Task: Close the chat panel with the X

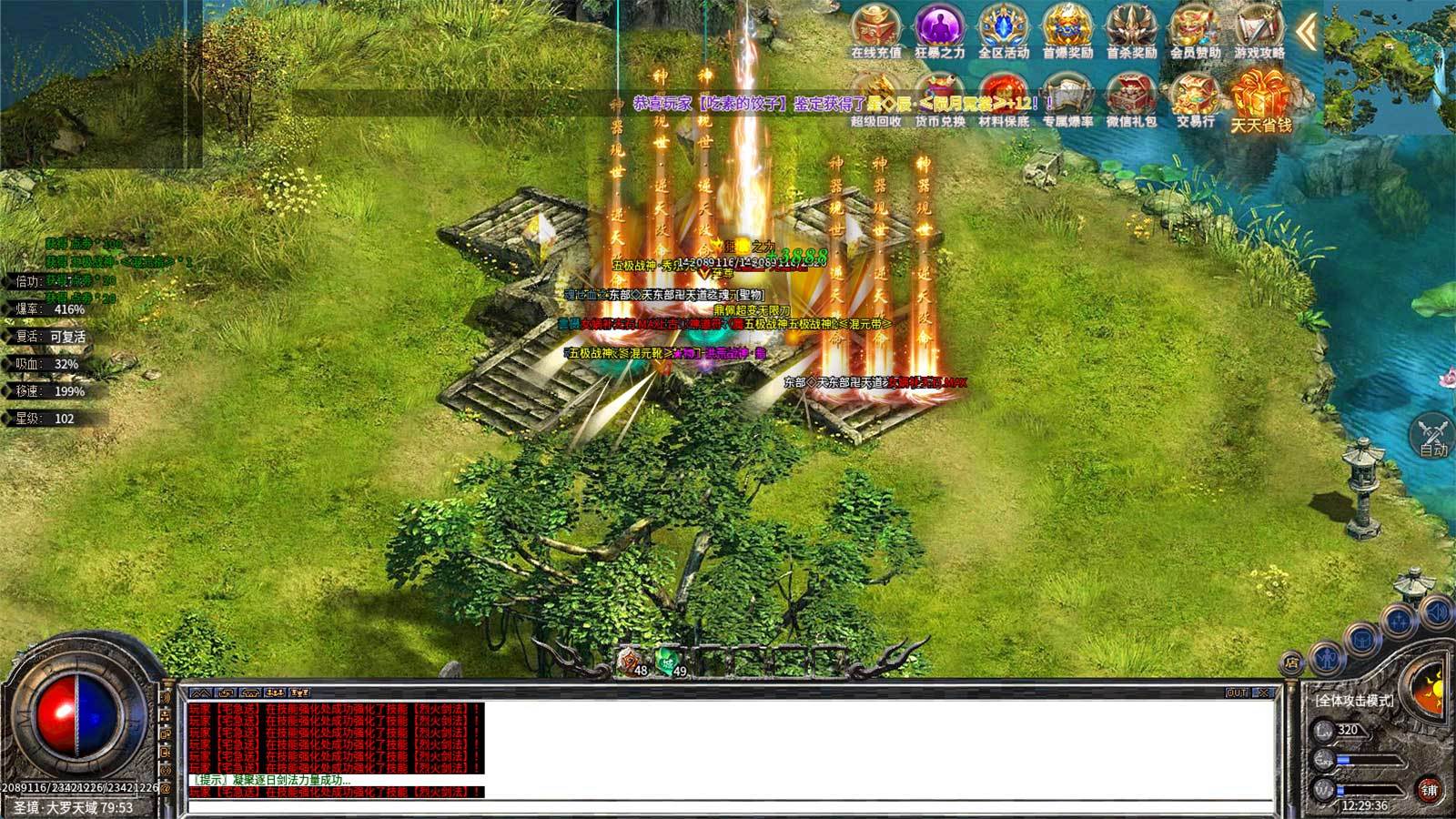Action: coord(1262,693)
